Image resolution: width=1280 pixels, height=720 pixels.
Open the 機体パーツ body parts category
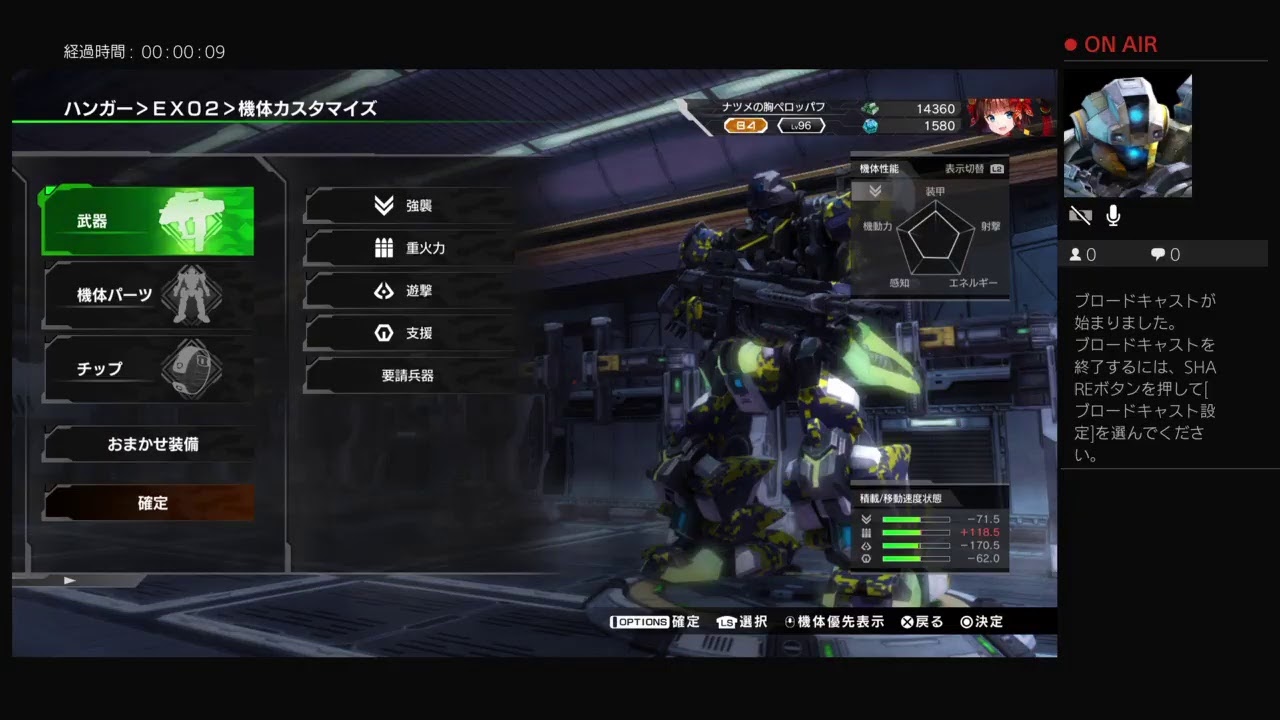coord(148,295)
